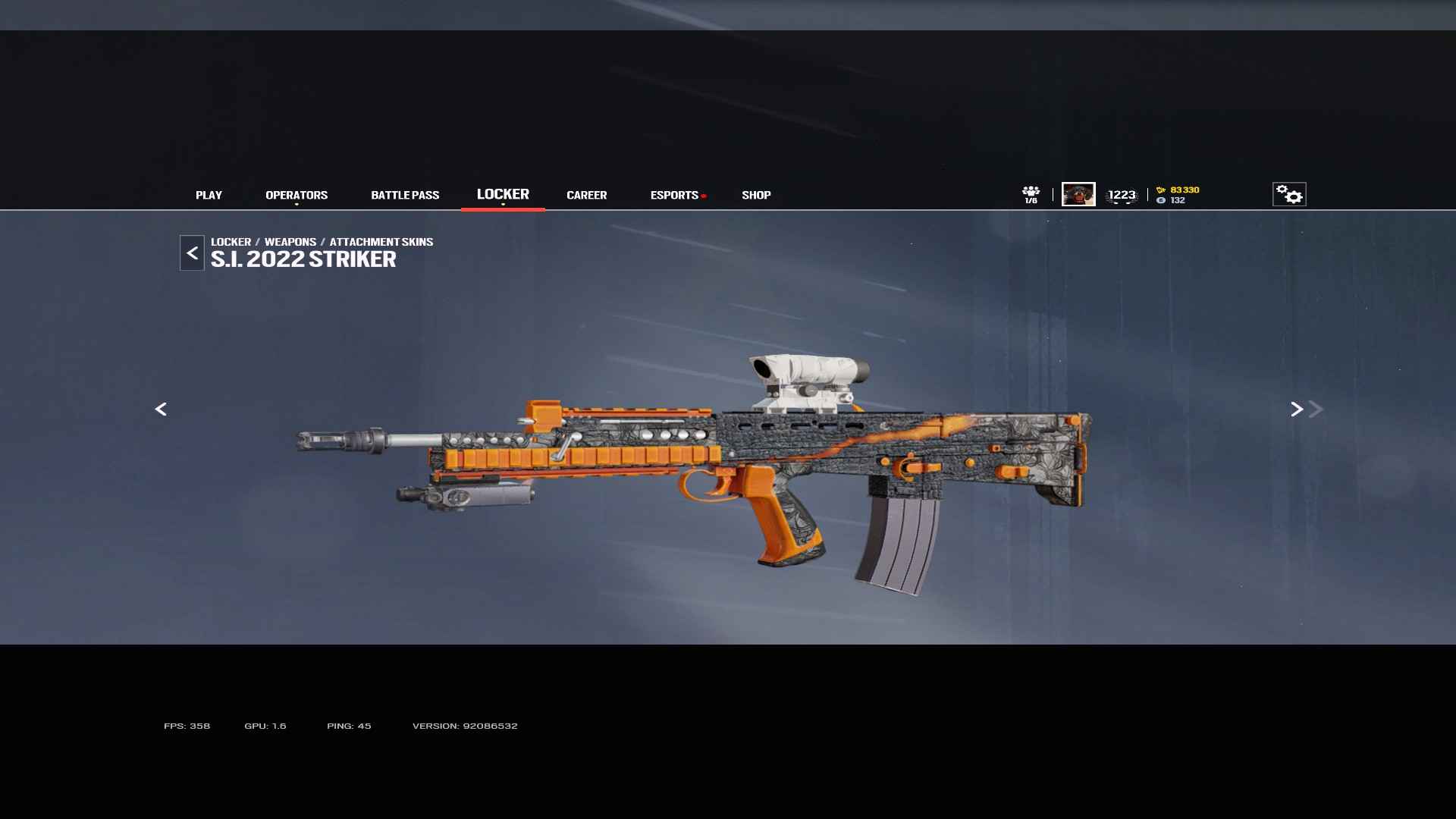The width and height of the screenshot is (1456, 819).
Task: Show the previous attachment skin
Action: (161, 409)
